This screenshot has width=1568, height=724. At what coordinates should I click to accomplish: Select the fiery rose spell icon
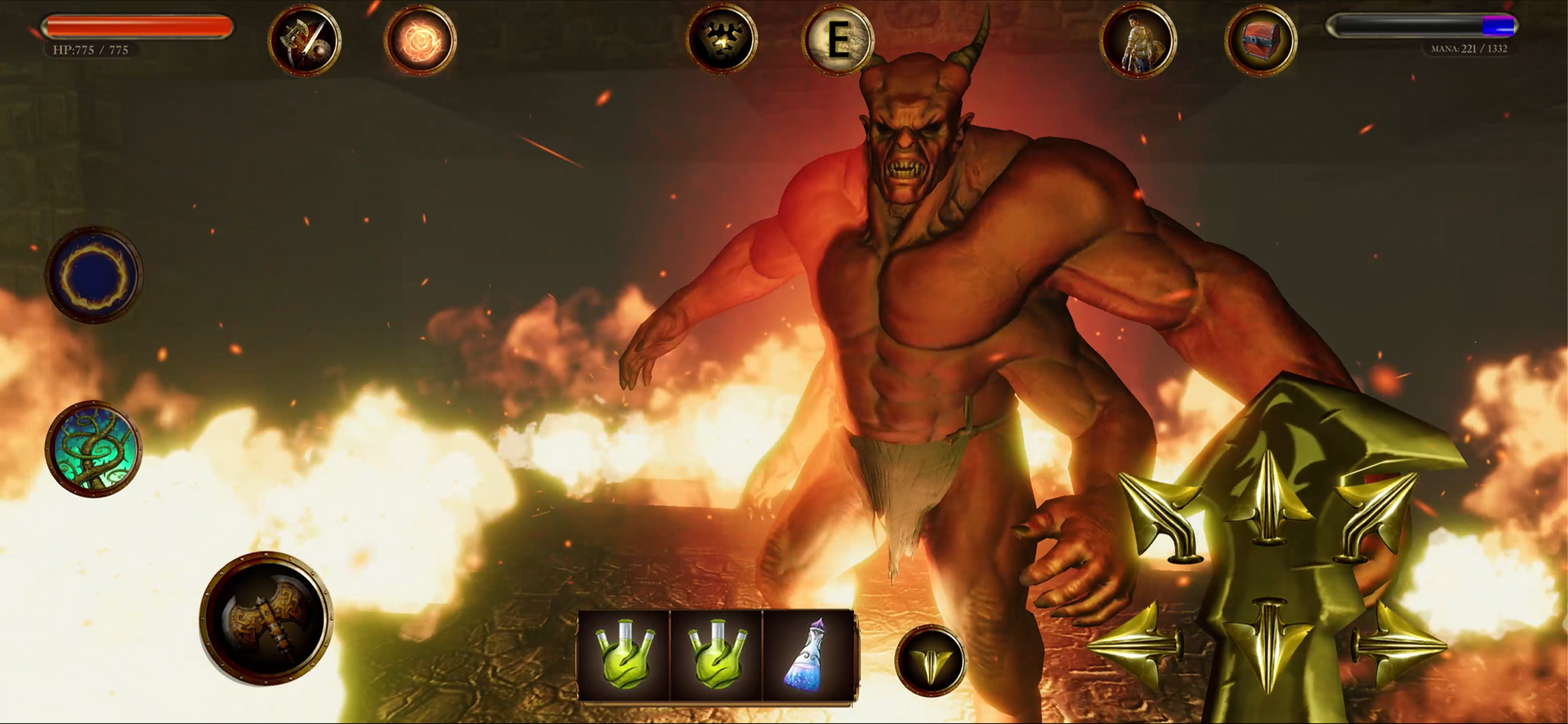(x=420, y=41)
